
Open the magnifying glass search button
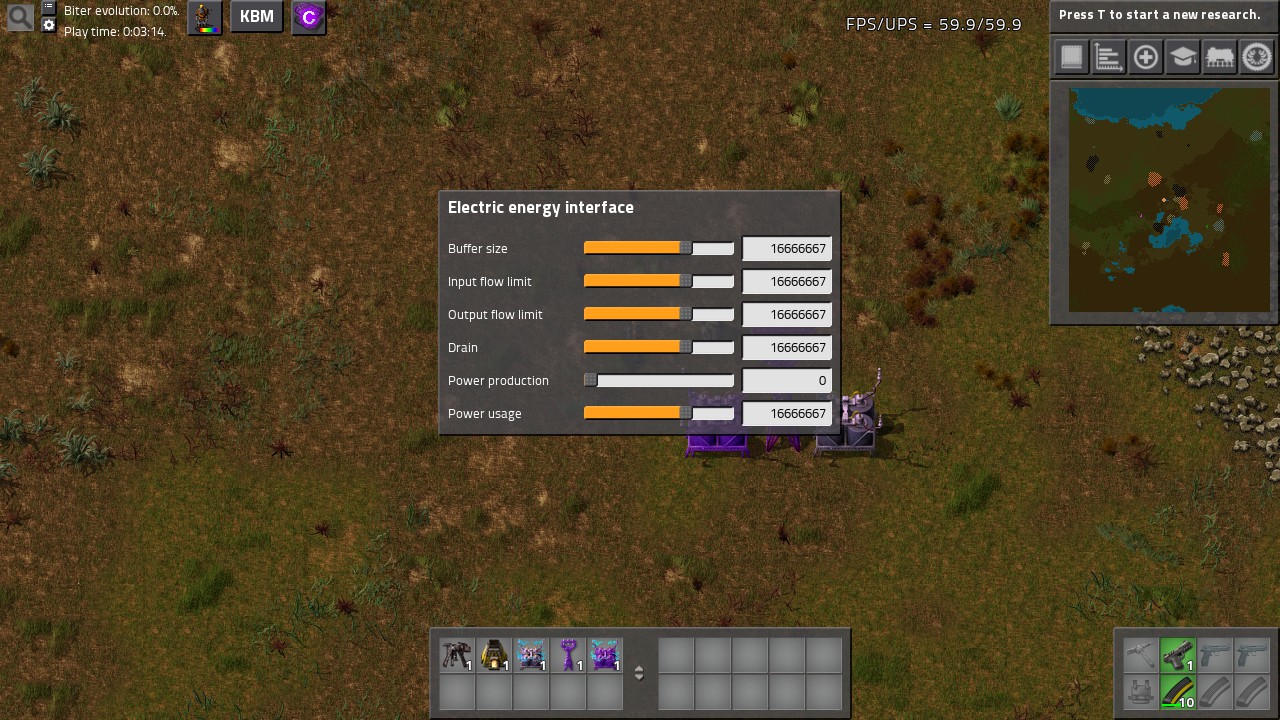pos(20,16)
